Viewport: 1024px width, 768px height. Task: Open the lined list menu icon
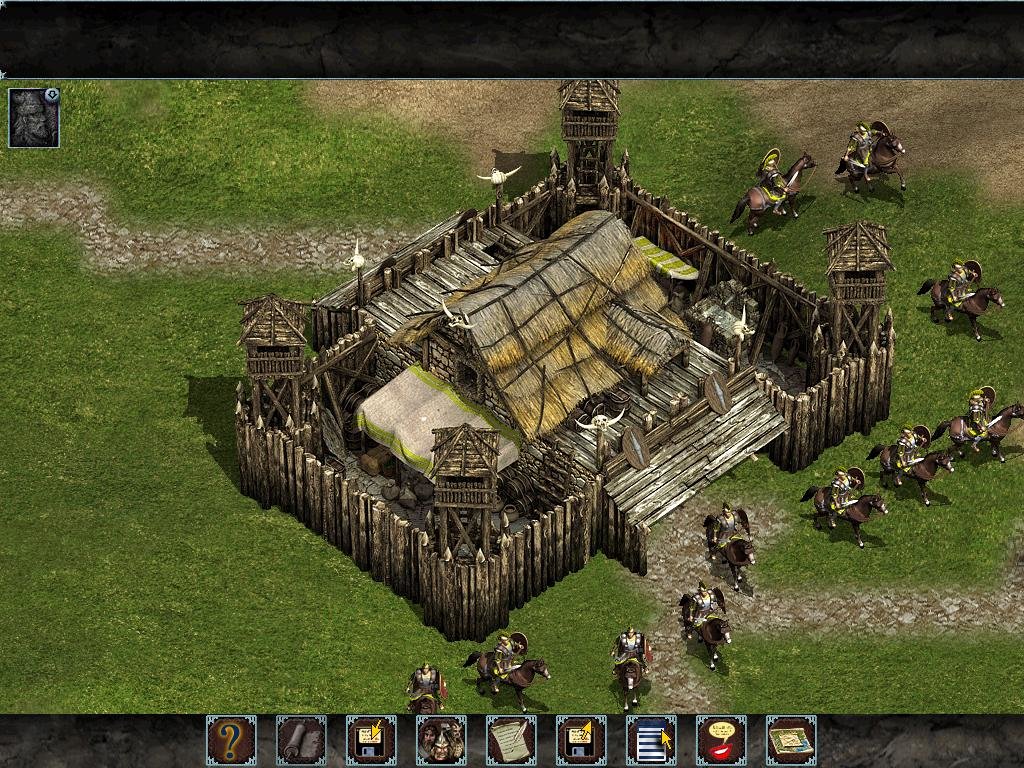coord(651,740)
